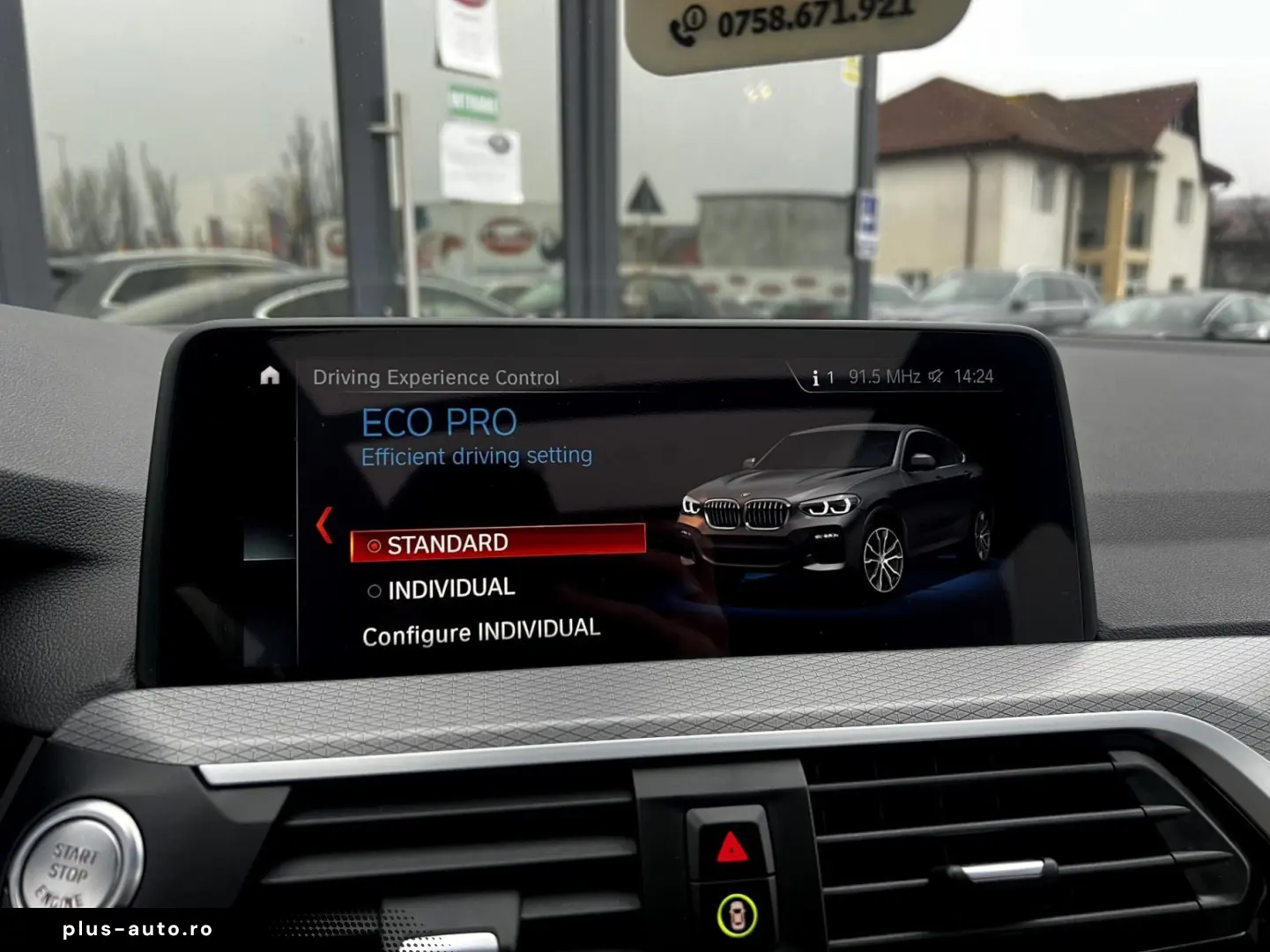Unmute audio via the crossed speaker icon
The height and width of the screenshot is (952, 1270).
[936, 374]
